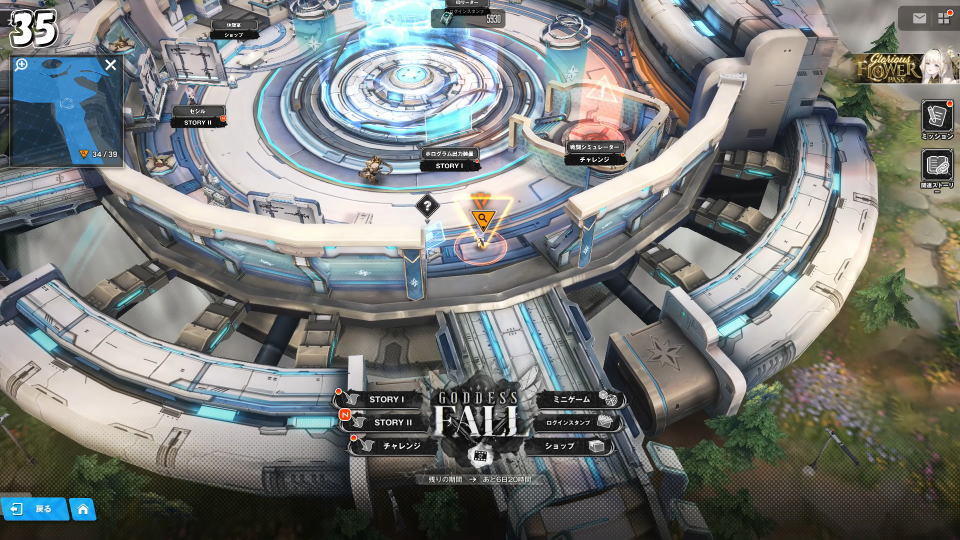Open the ショップ entry in the bottom menu
Viewport: 960px width, 540px height.
click(x=565, y=446)
